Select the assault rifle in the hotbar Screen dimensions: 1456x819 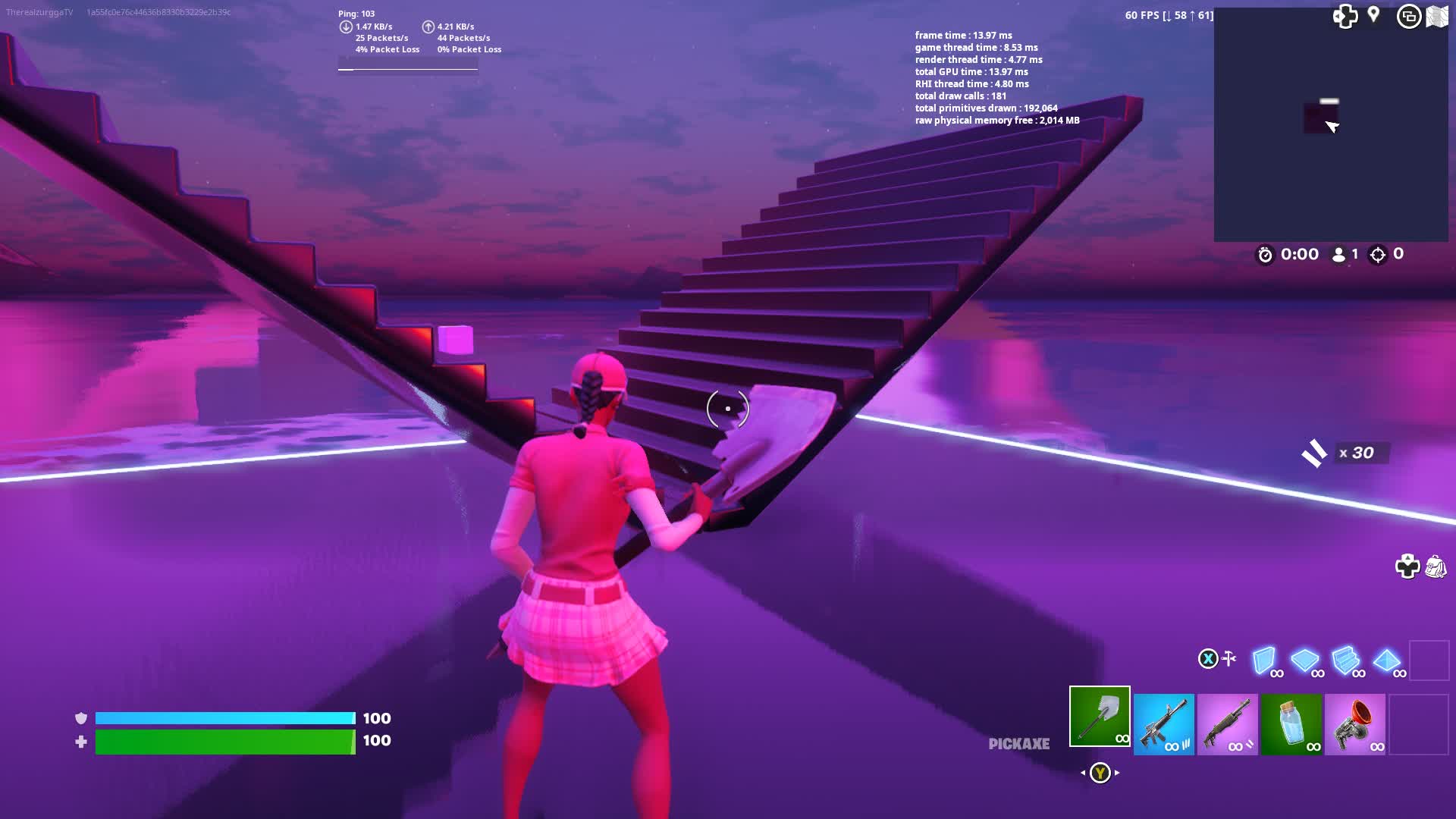(1164, 724)
